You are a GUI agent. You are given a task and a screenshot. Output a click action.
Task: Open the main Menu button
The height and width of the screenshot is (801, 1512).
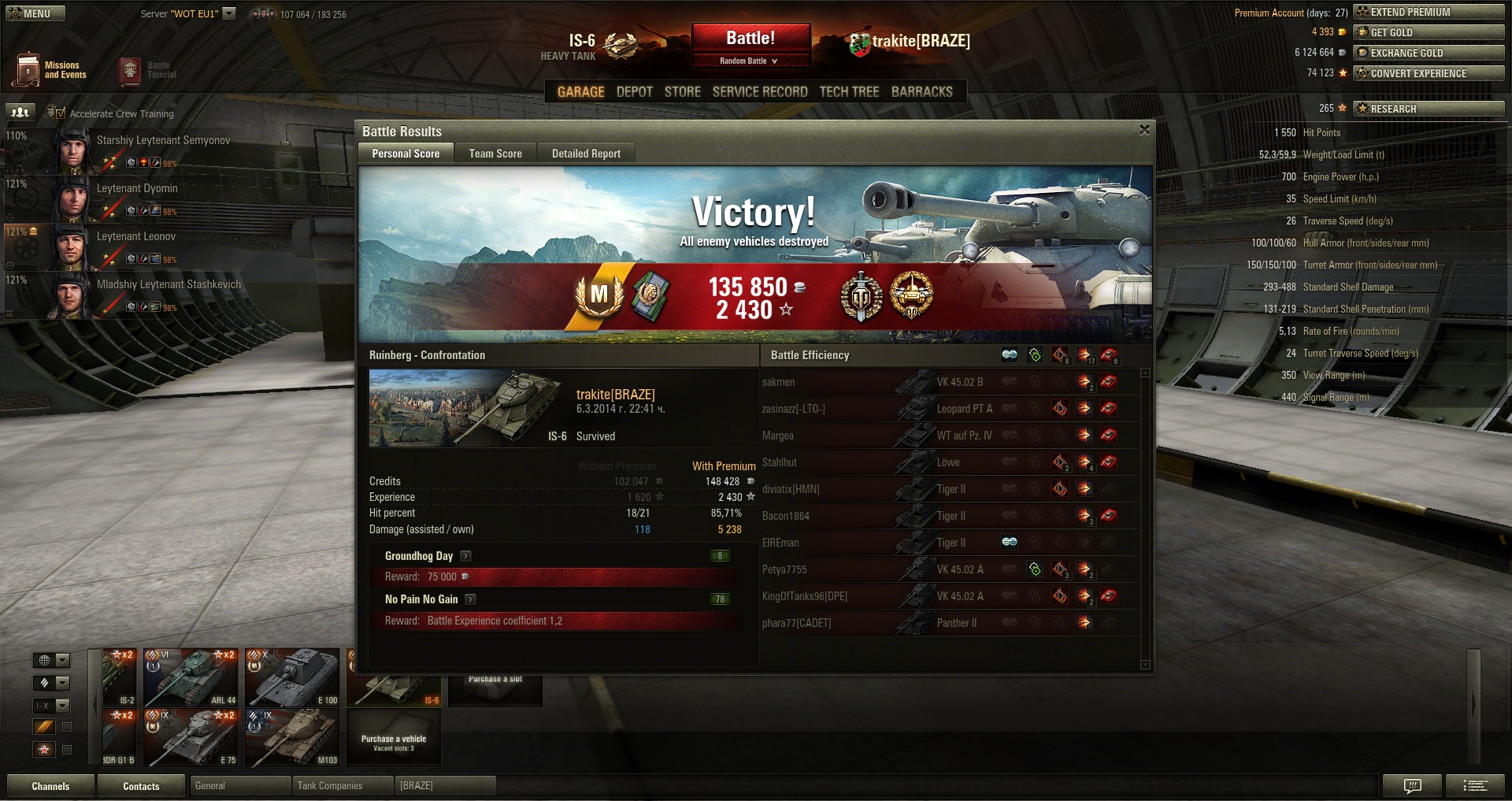coord(35,13)
